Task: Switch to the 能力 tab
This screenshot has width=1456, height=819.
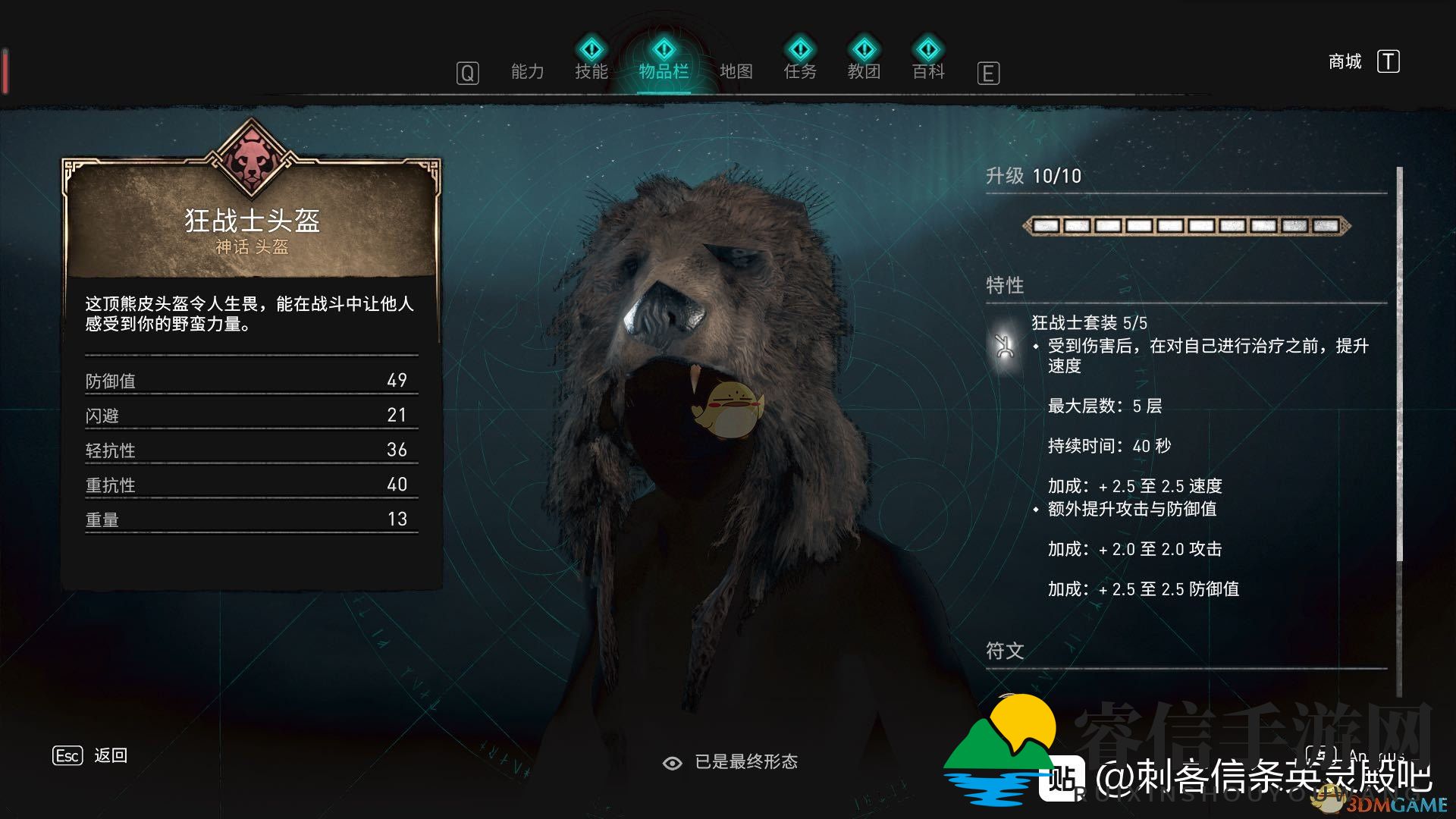Action: point(527,72)
